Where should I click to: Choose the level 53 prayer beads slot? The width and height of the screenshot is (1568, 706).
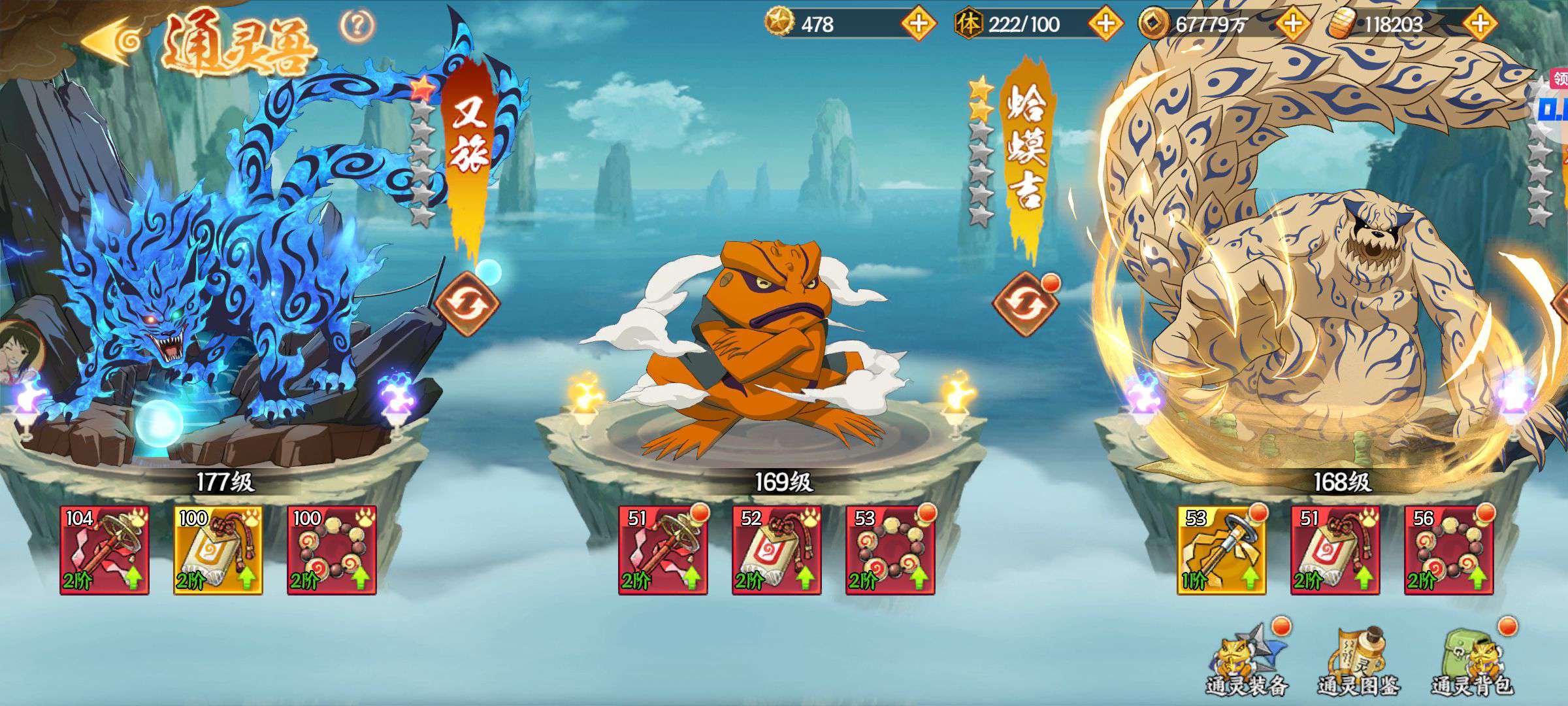click(x=890, y=550)
